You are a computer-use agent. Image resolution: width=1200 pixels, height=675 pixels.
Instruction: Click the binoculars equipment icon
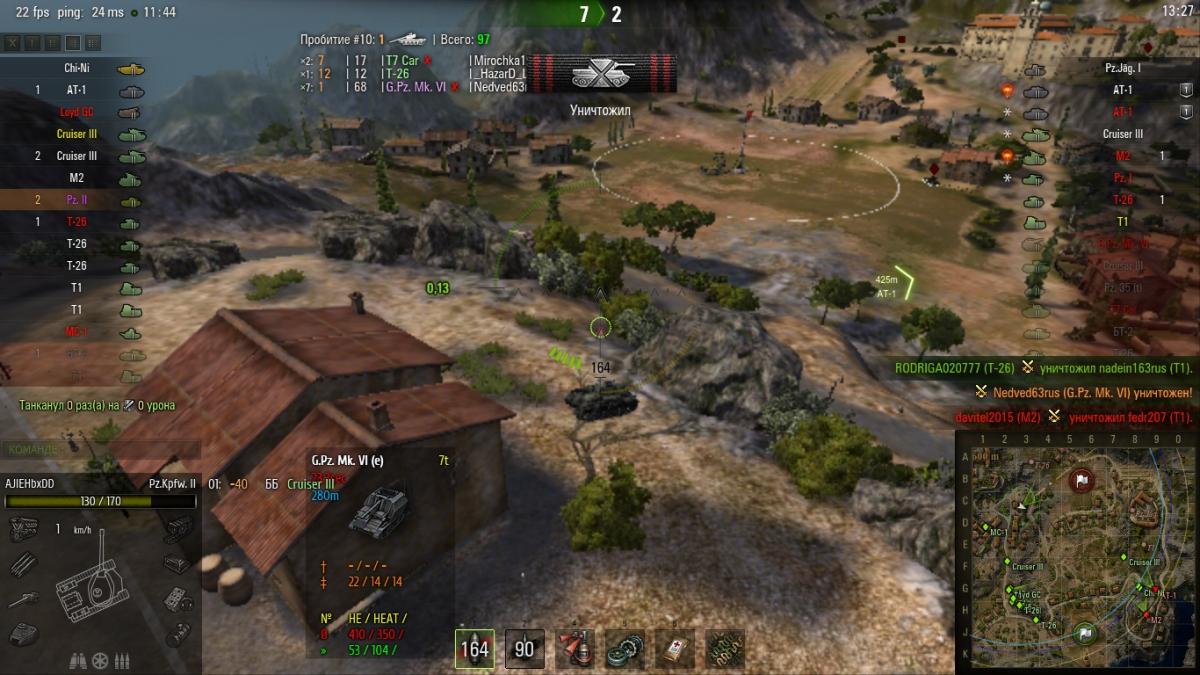coord(78,660)
